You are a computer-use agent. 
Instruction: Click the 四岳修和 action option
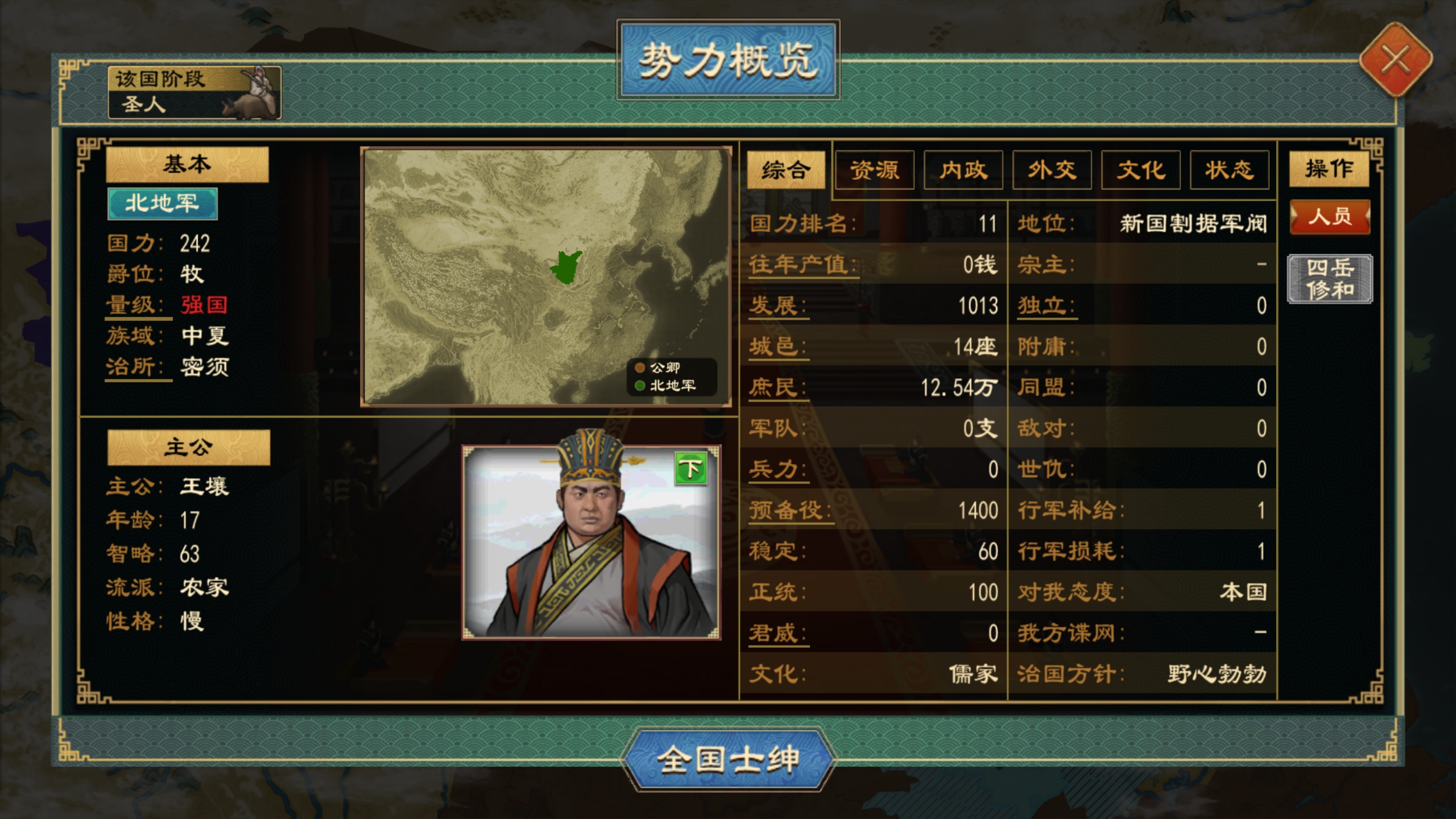(1329, 279)
